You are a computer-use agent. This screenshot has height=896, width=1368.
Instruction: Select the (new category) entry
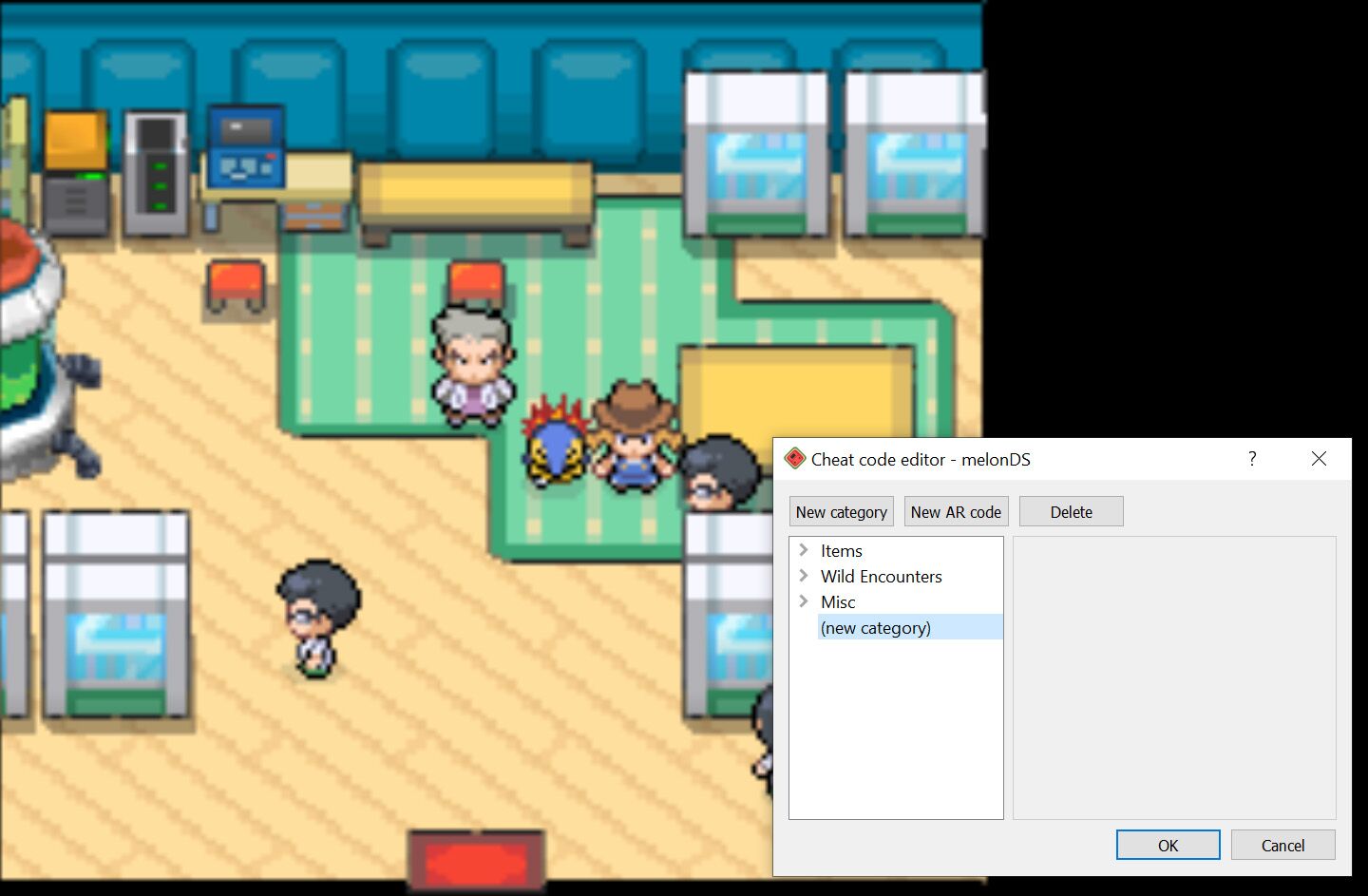pos(875,627)
